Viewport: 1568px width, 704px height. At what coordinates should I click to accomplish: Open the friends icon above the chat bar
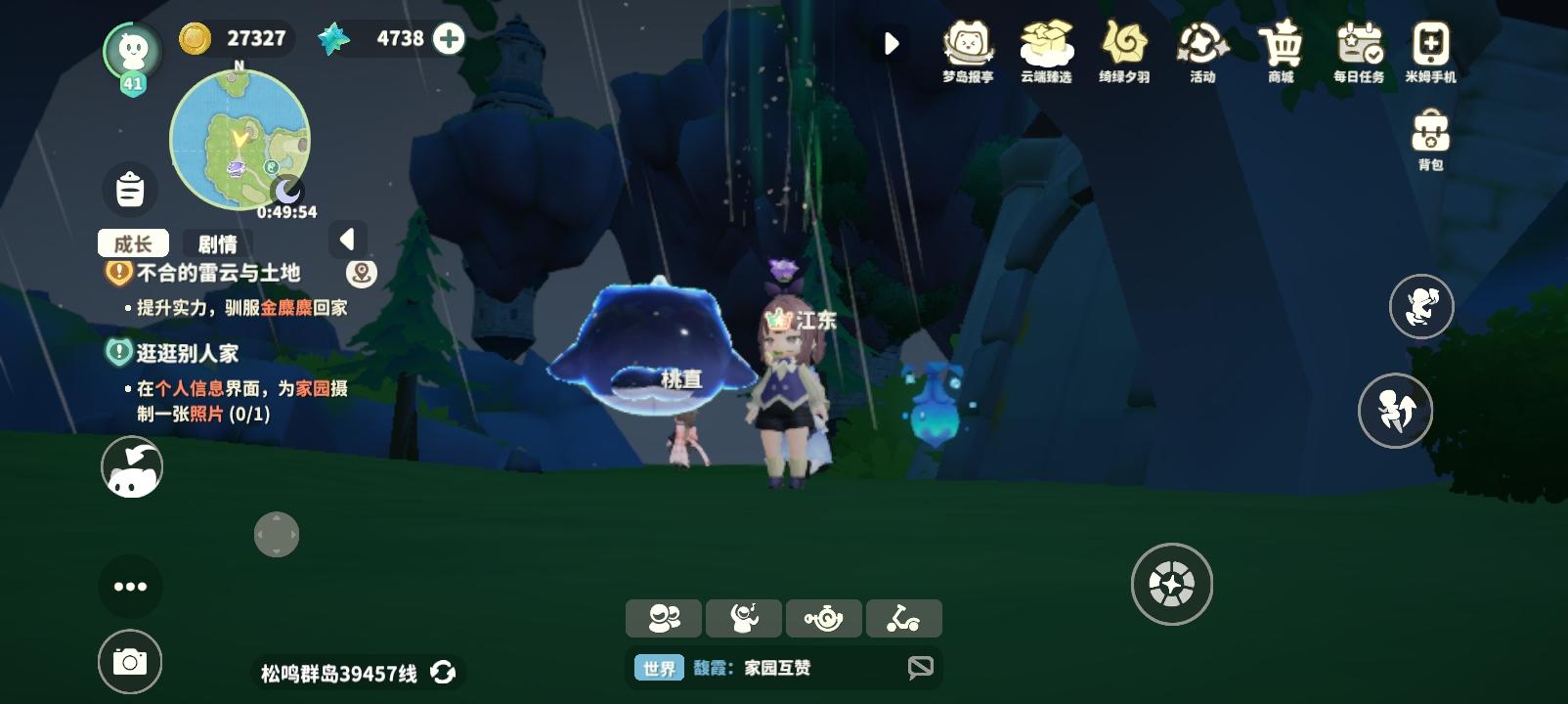[x=663, y=618]
